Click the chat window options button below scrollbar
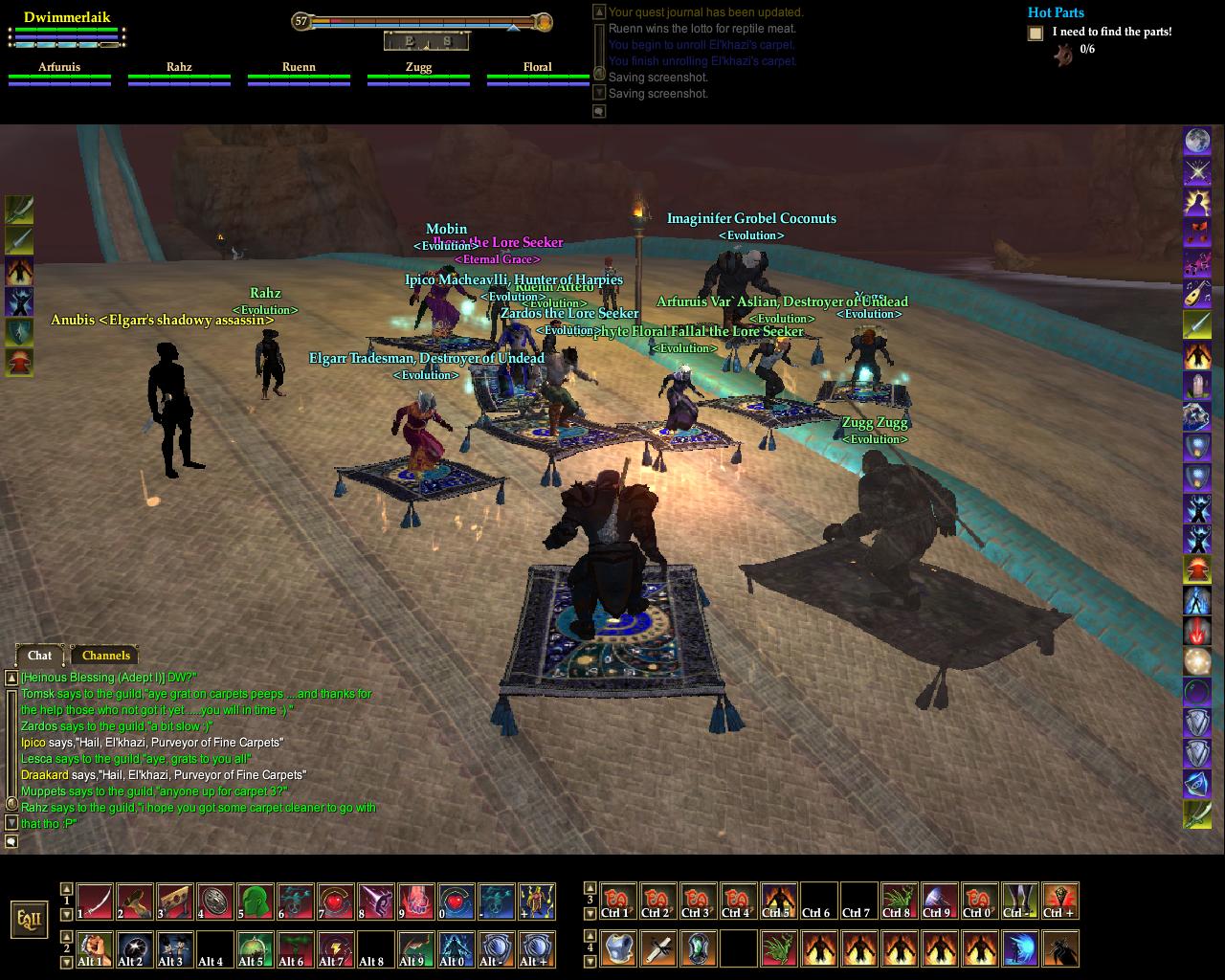This screenshot has width=1225, height=980. click(11, 841)
